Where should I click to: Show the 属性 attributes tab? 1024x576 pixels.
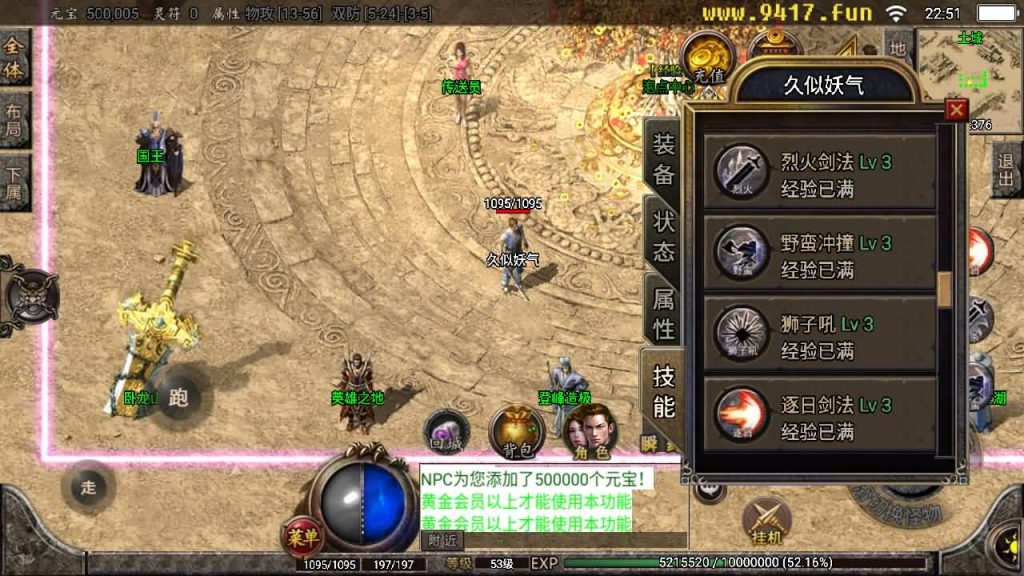(664, 312)
